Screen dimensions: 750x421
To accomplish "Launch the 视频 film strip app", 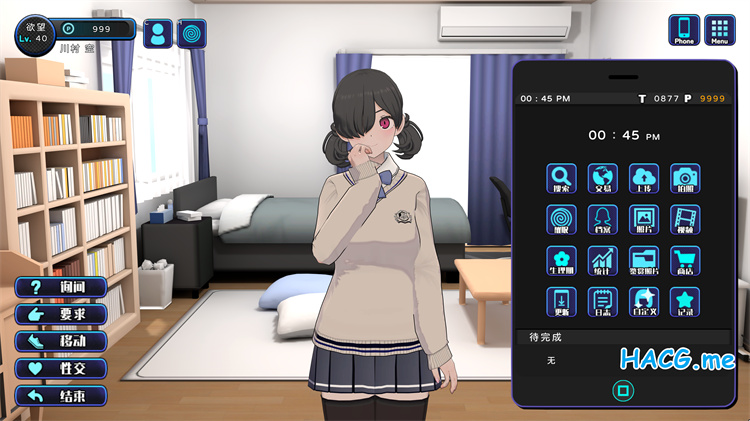I will 685,220.
